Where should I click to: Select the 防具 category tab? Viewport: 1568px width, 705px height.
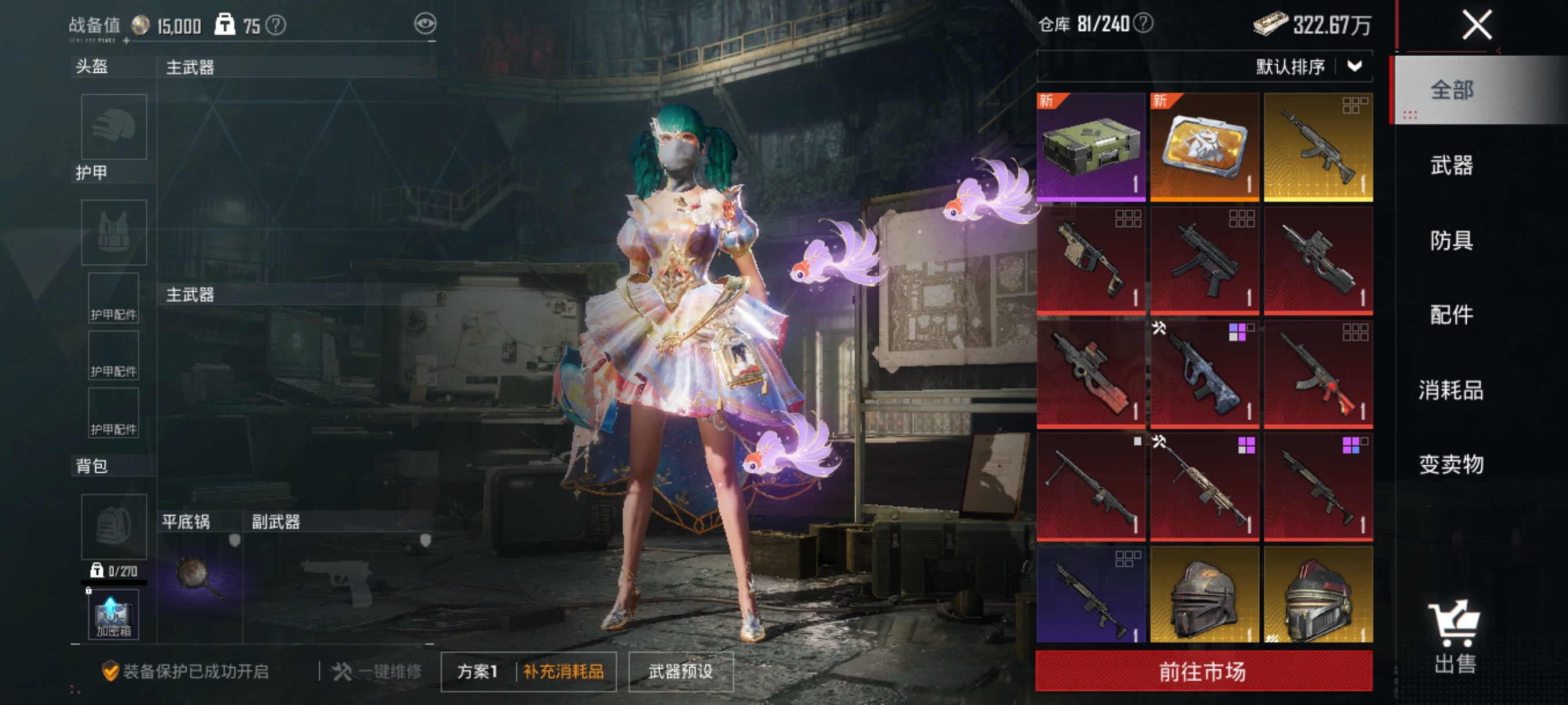(x=1451, y=240)
